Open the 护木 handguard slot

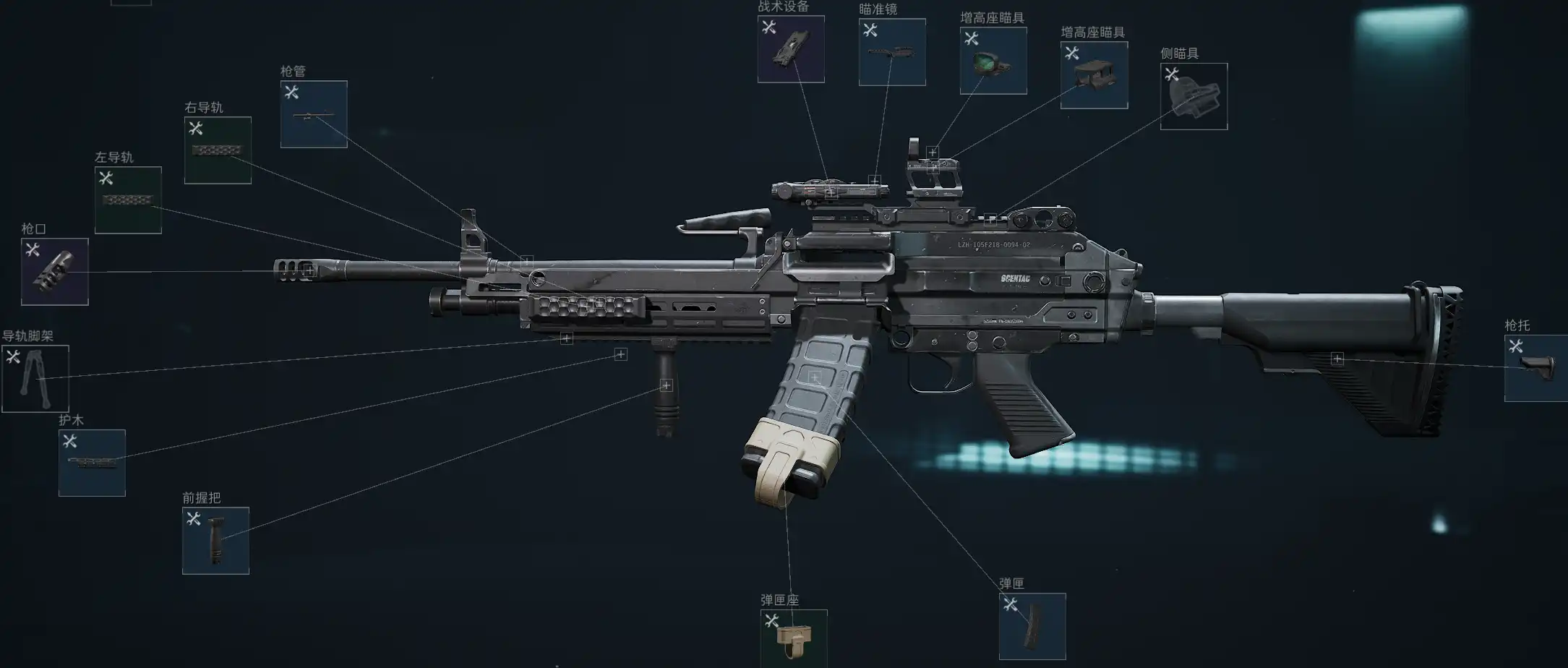pos(92,463)
